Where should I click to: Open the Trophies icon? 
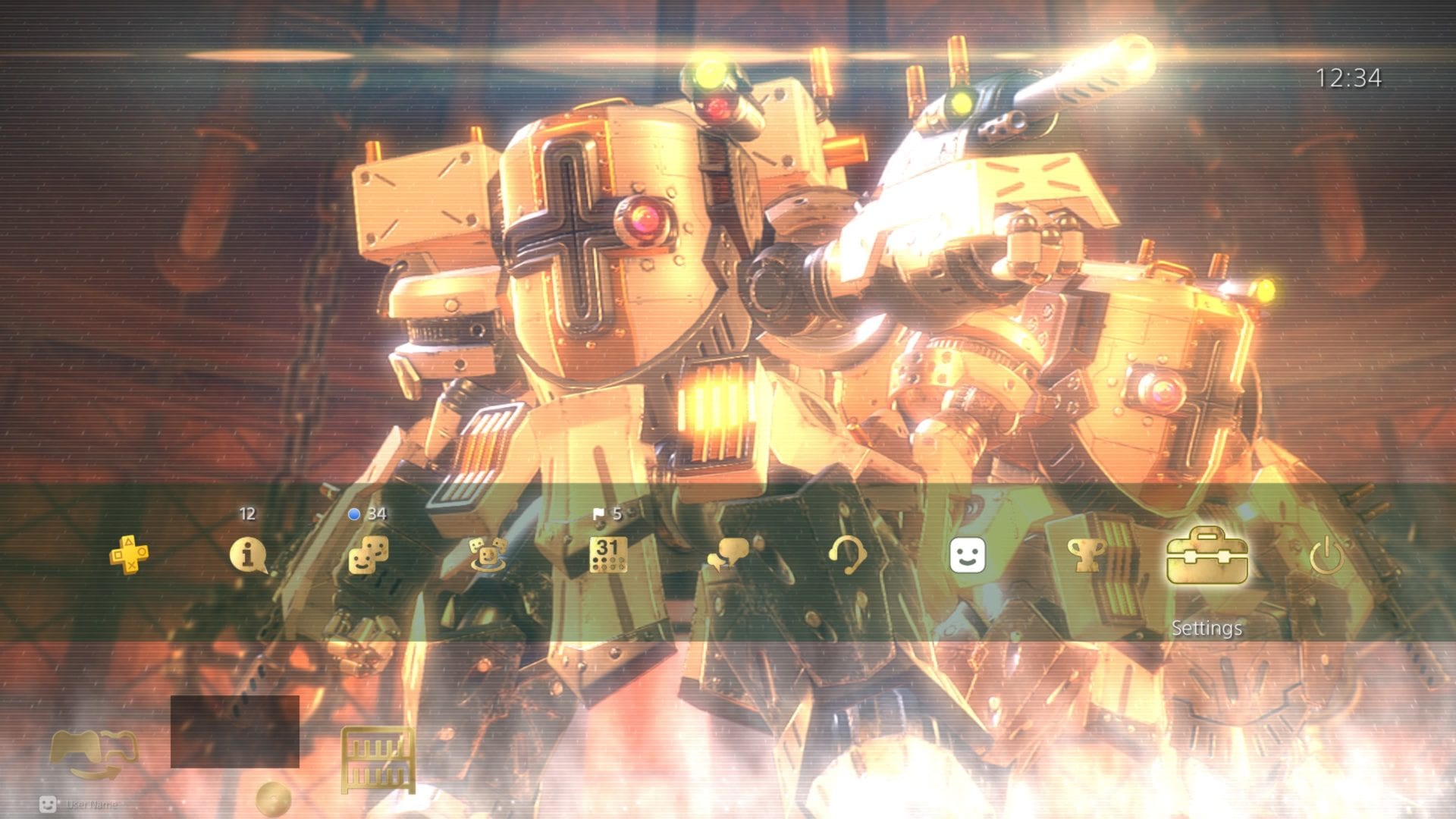tap(1087, 555)
